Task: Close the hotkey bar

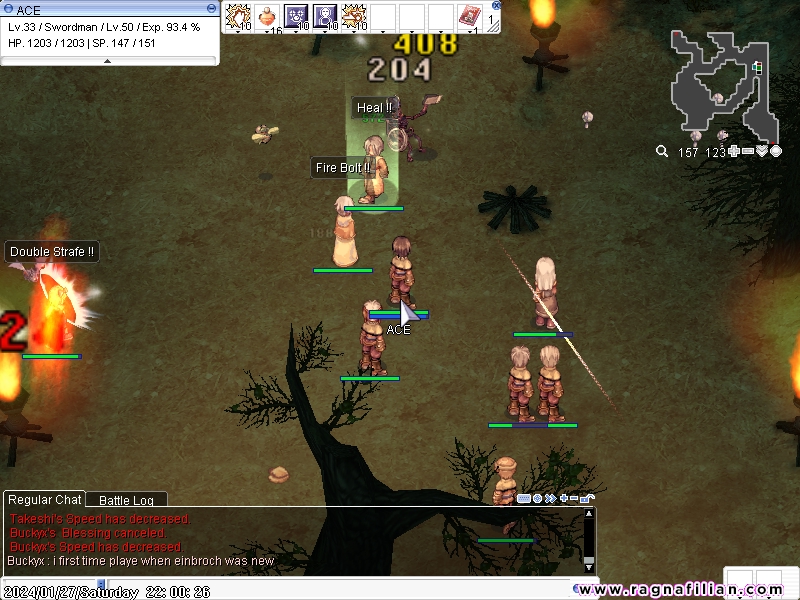Action: [496, 5]
